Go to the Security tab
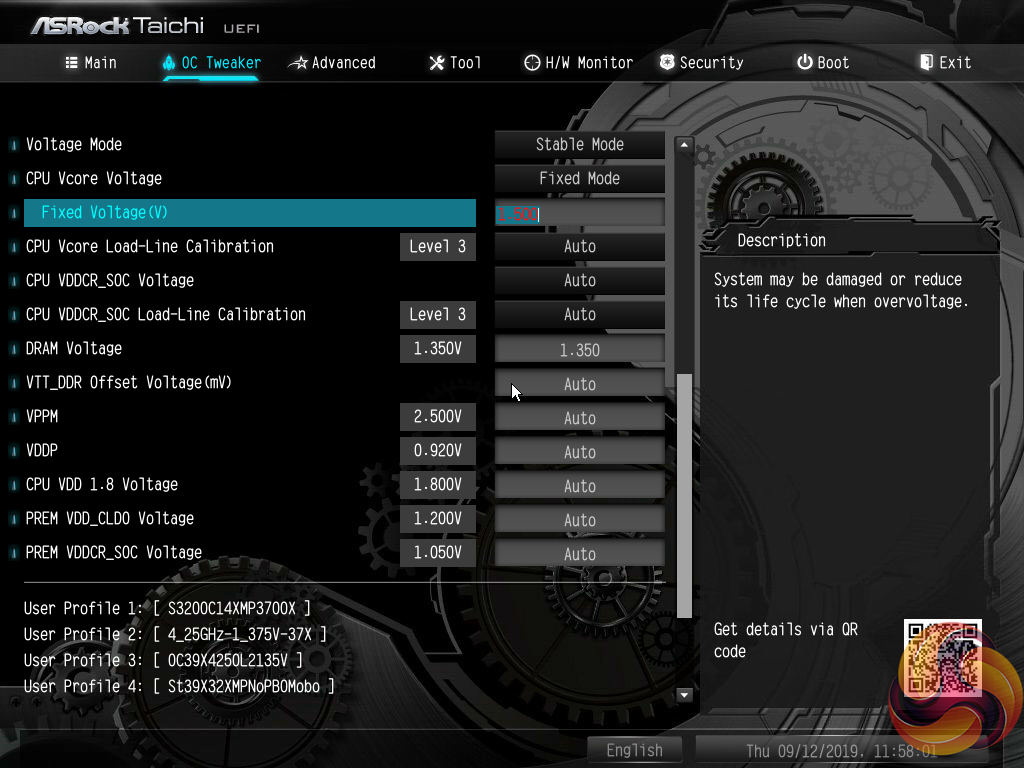1024x768 pixels. pos(701,63)
